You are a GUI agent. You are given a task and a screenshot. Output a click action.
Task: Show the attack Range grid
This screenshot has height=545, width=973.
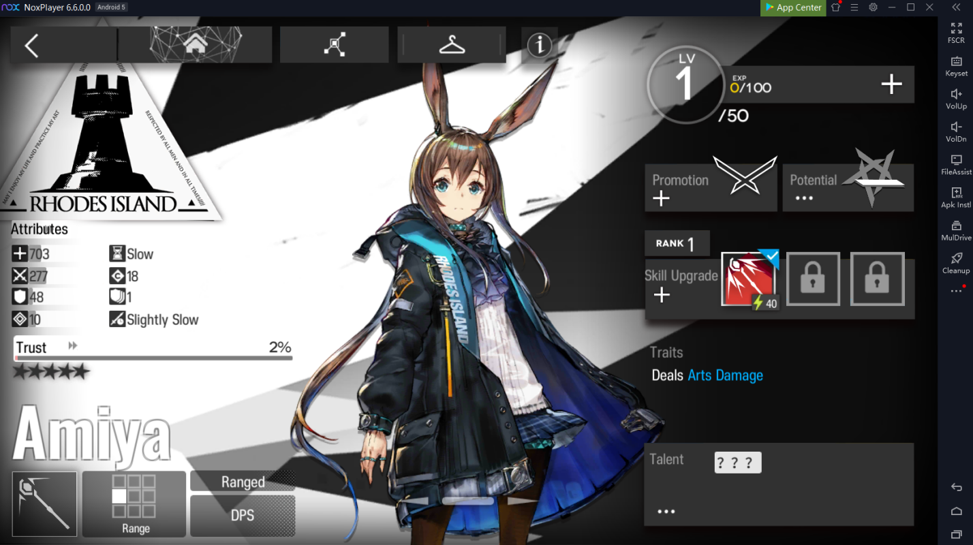pos(134,503)
